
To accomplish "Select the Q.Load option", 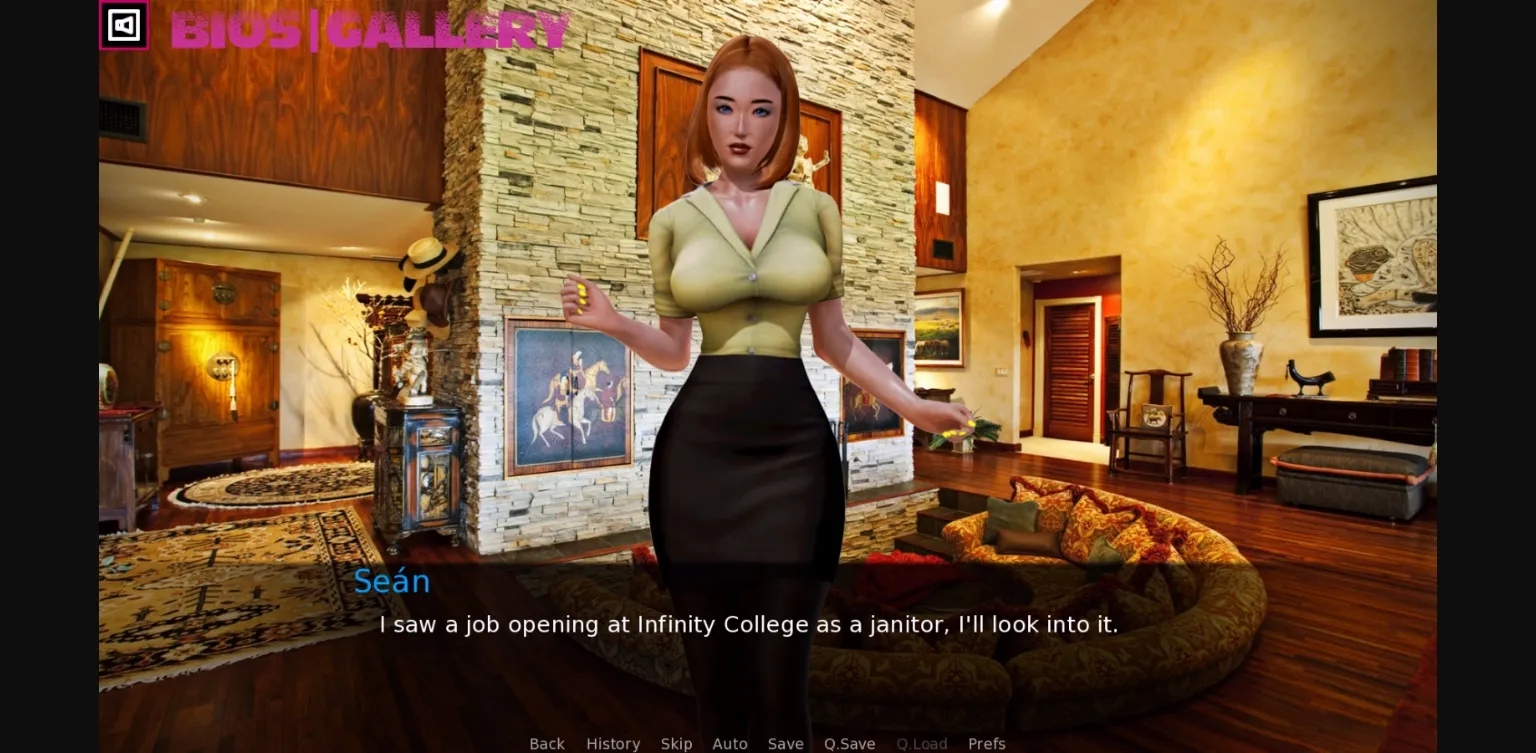I will (x=921, y=744).
